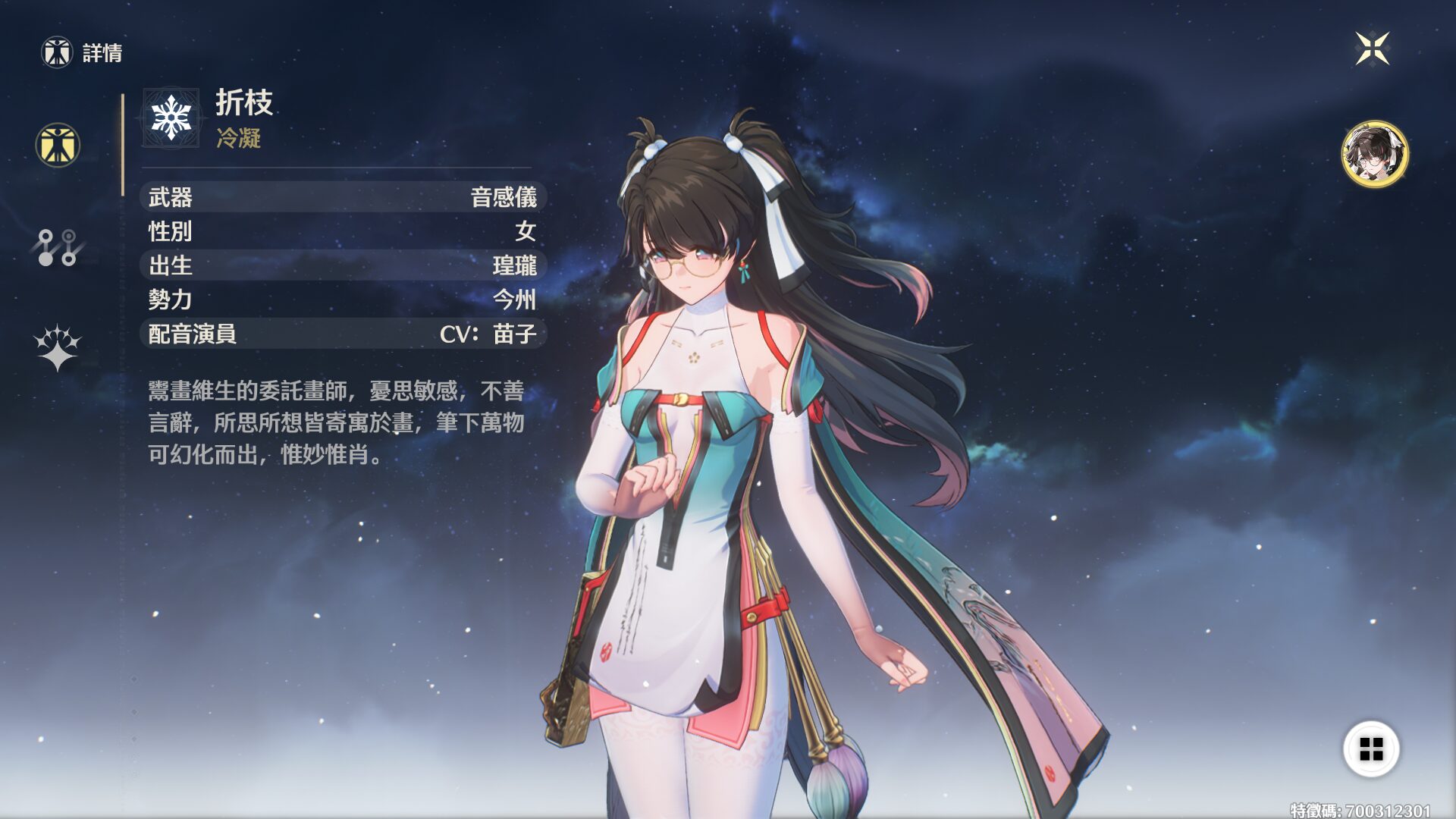Select the character details tab icon
The width and height of the screenshot is (1456, 819).
[58, 145]
